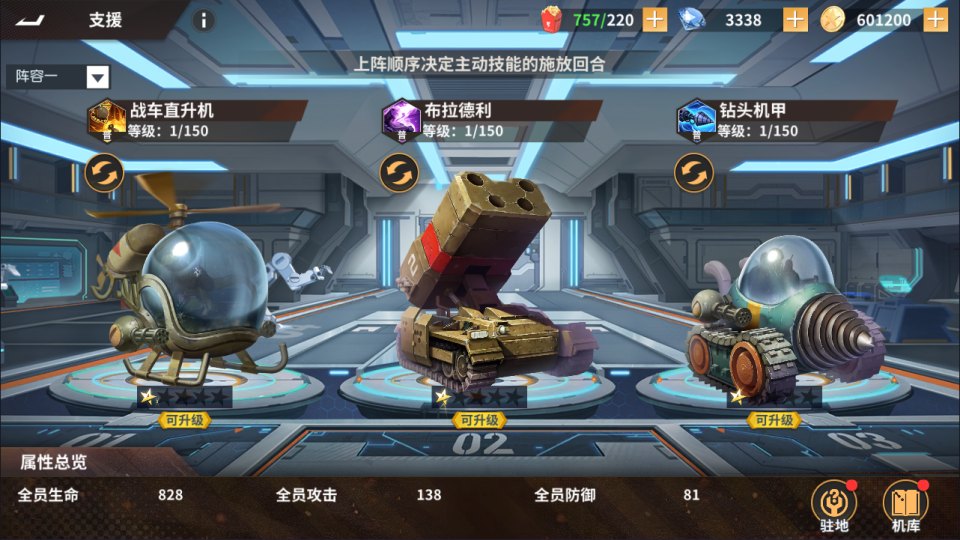Image resolution: width=960 pixels, height=540 pixels.
Task: Go back using the top-left arrow
Action: (x=30, y=20)
